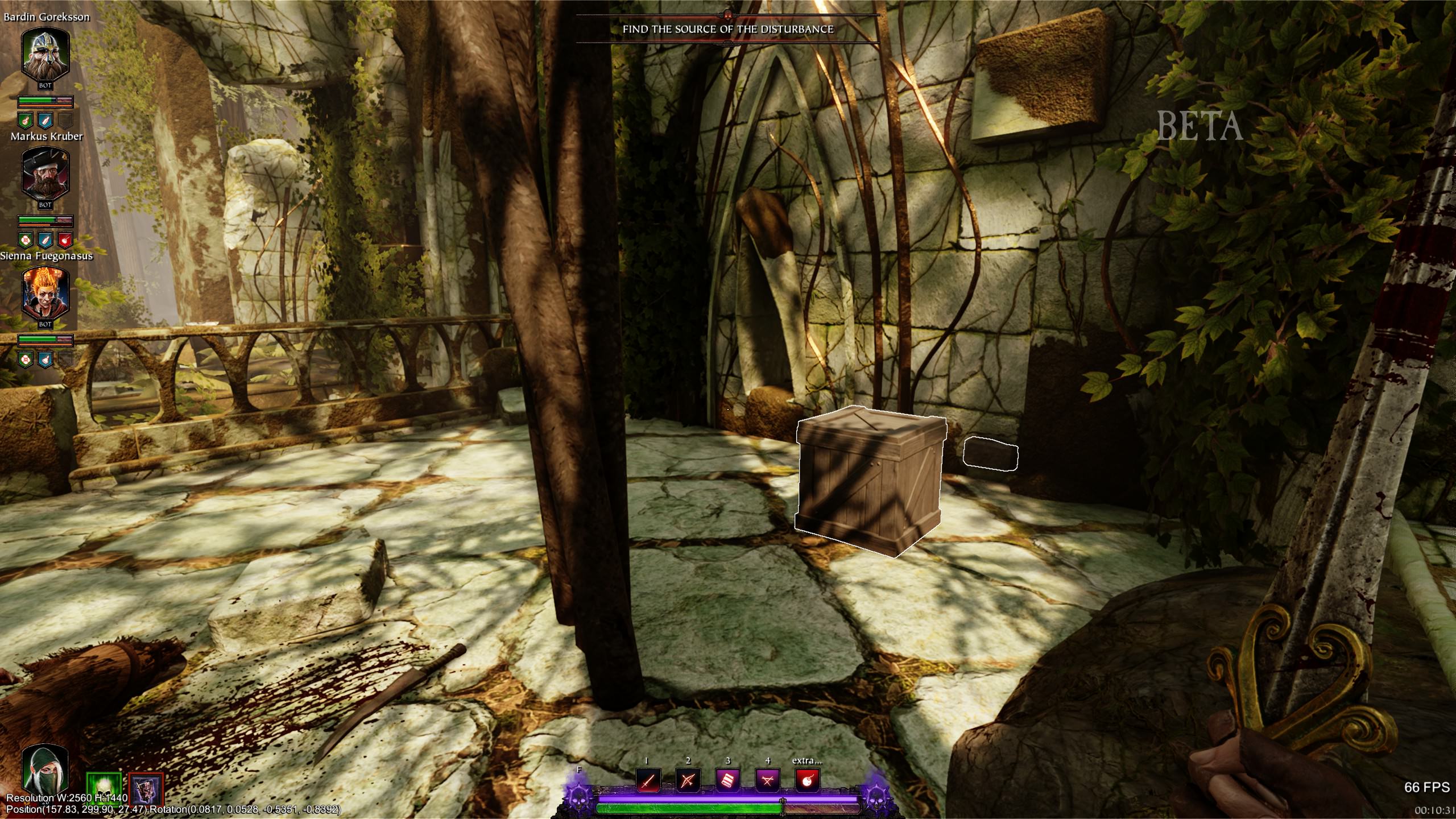Click Bardin Goreksson's BOT tag
Screen dimensions: 1456x819
[45, 85]
